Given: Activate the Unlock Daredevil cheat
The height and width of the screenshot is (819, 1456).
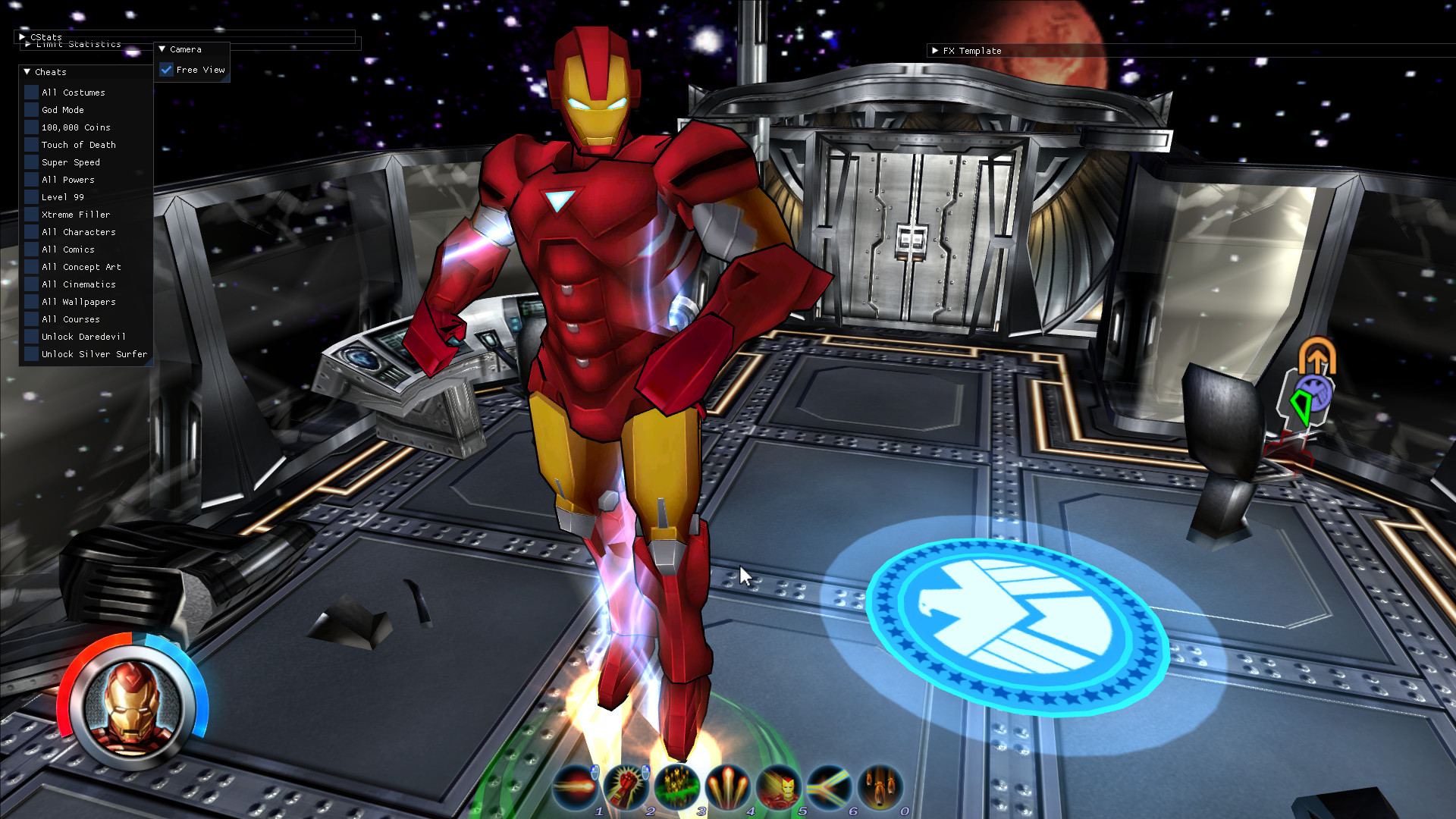Looking at the screenshot, I should [x=30, y=336].
